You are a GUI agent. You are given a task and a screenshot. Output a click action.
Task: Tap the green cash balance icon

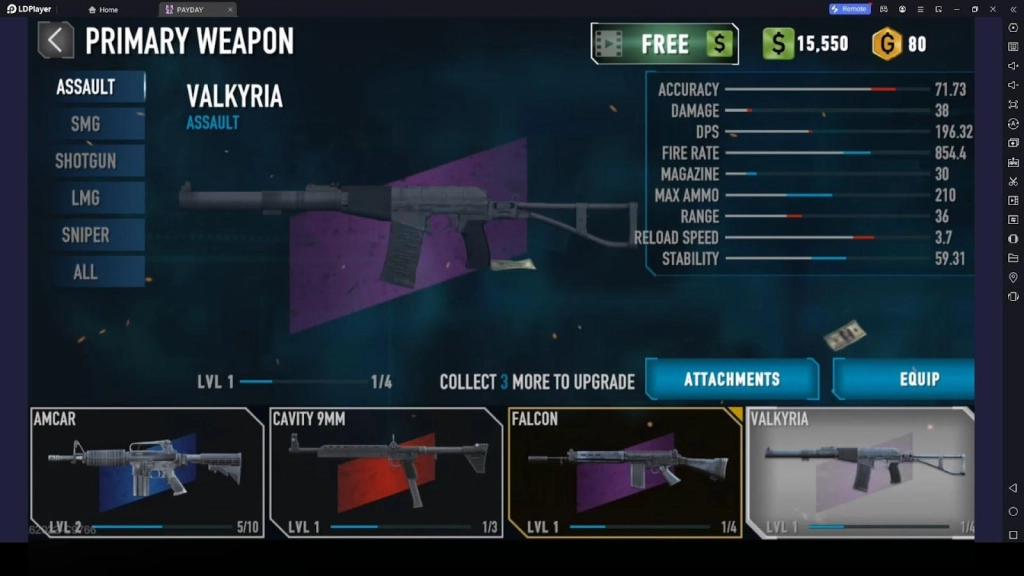coord(778,44)
